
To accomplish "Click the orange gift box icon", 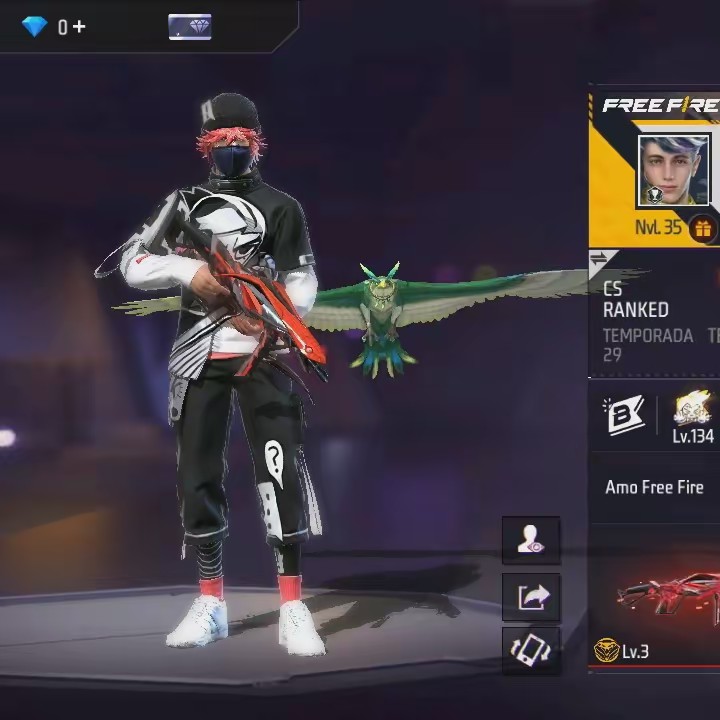I will coord(703,229).
